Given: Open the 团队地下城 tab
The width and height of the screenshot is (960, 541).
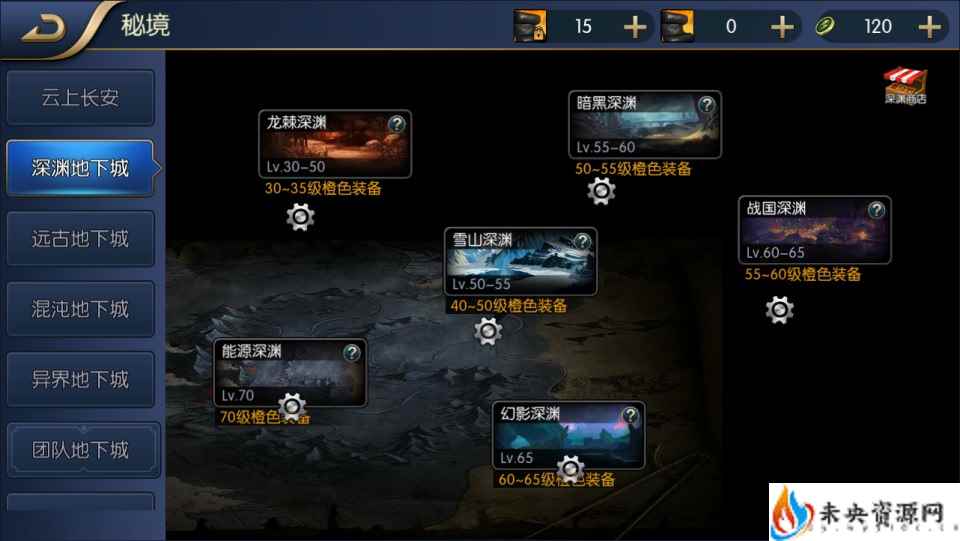Looking at the screenshot, I should click(x=80, y=450).
